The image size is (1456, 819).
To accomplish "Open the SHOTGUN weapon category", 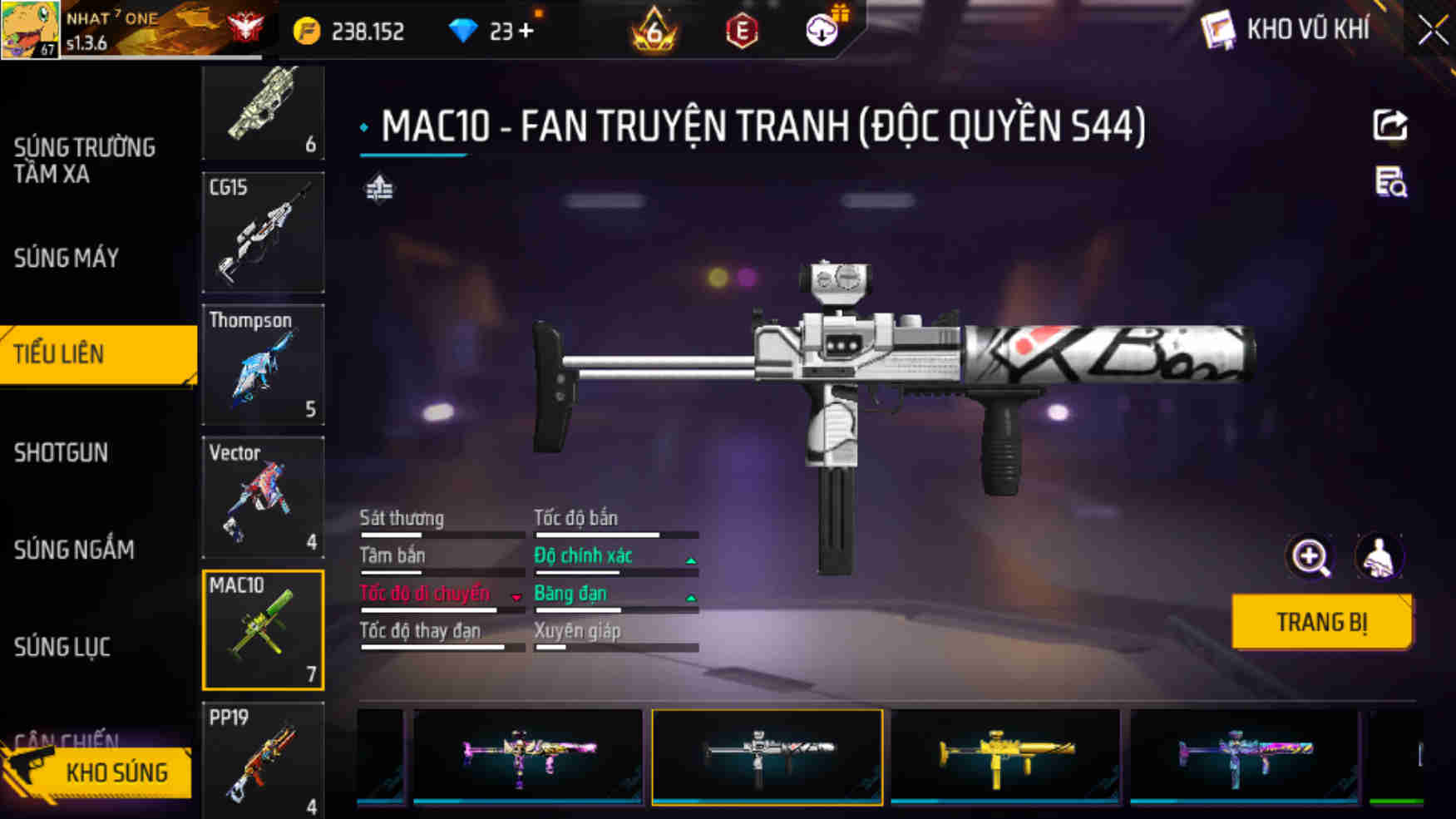I will [x=61, y=452].
